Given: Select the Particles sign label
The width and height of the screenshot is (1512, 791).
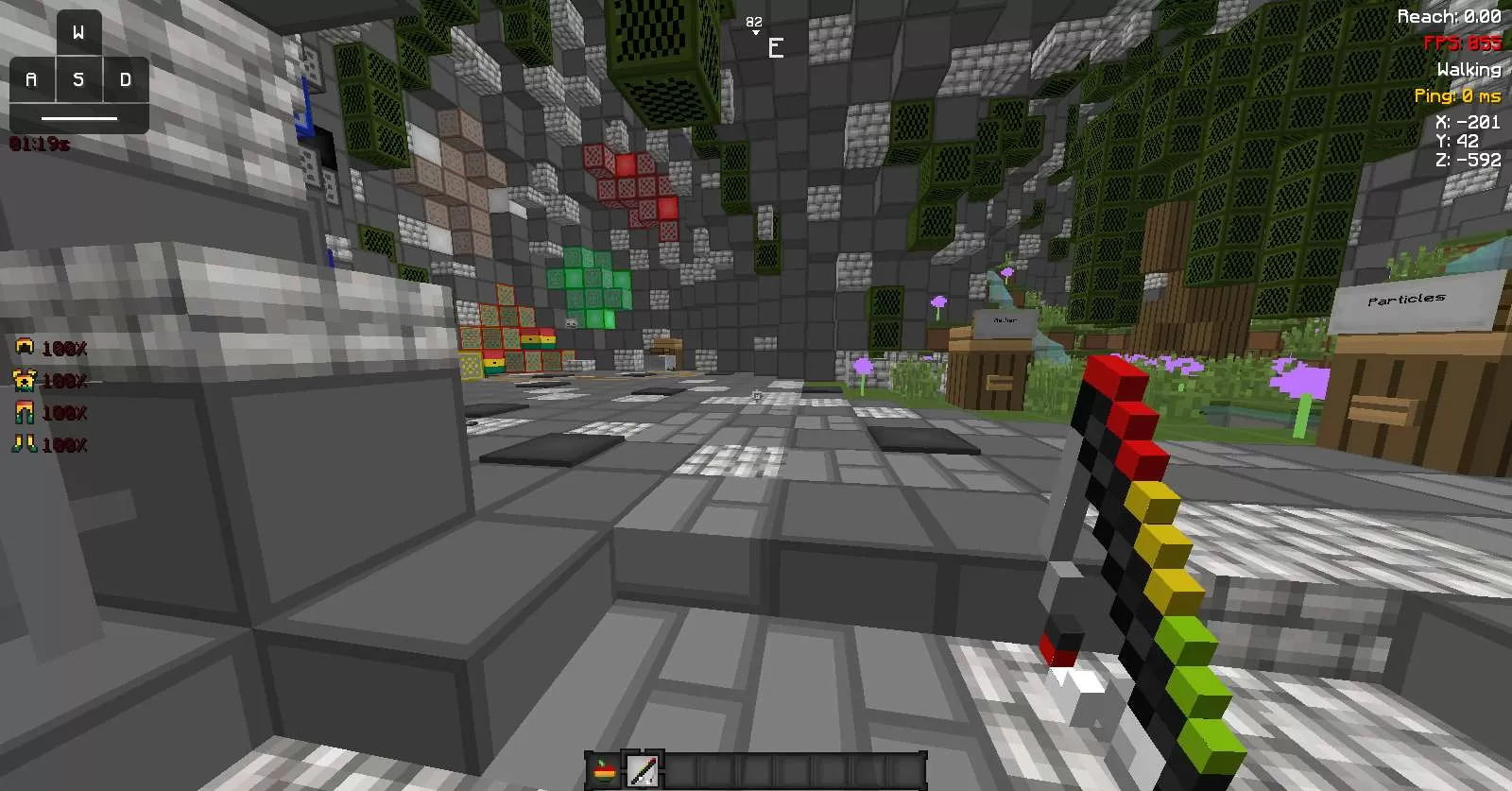Looking at the screenshot, I should (1407, 299).
